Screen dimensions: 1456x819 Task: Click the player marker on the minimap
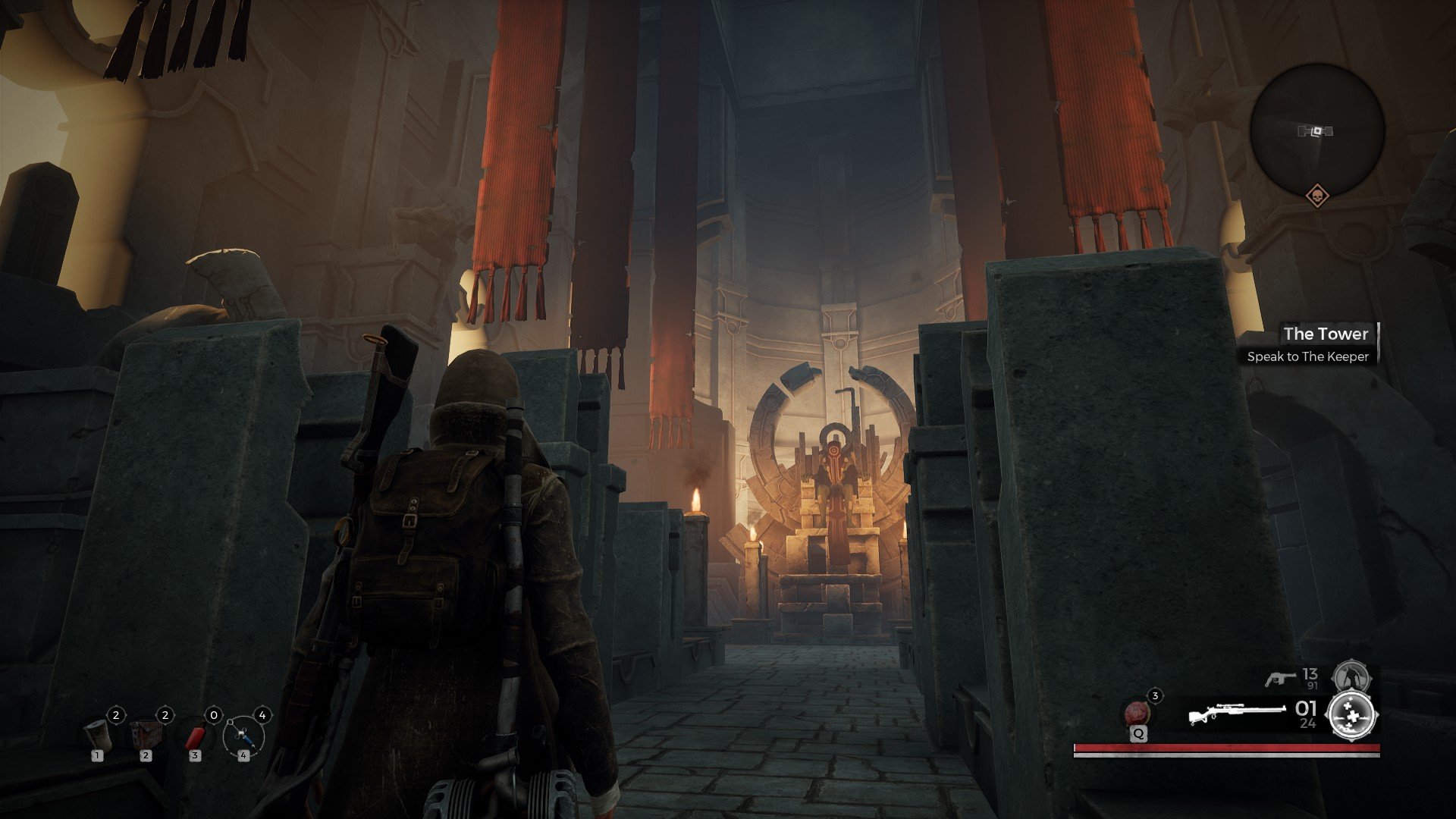(x=1317, y=130)
